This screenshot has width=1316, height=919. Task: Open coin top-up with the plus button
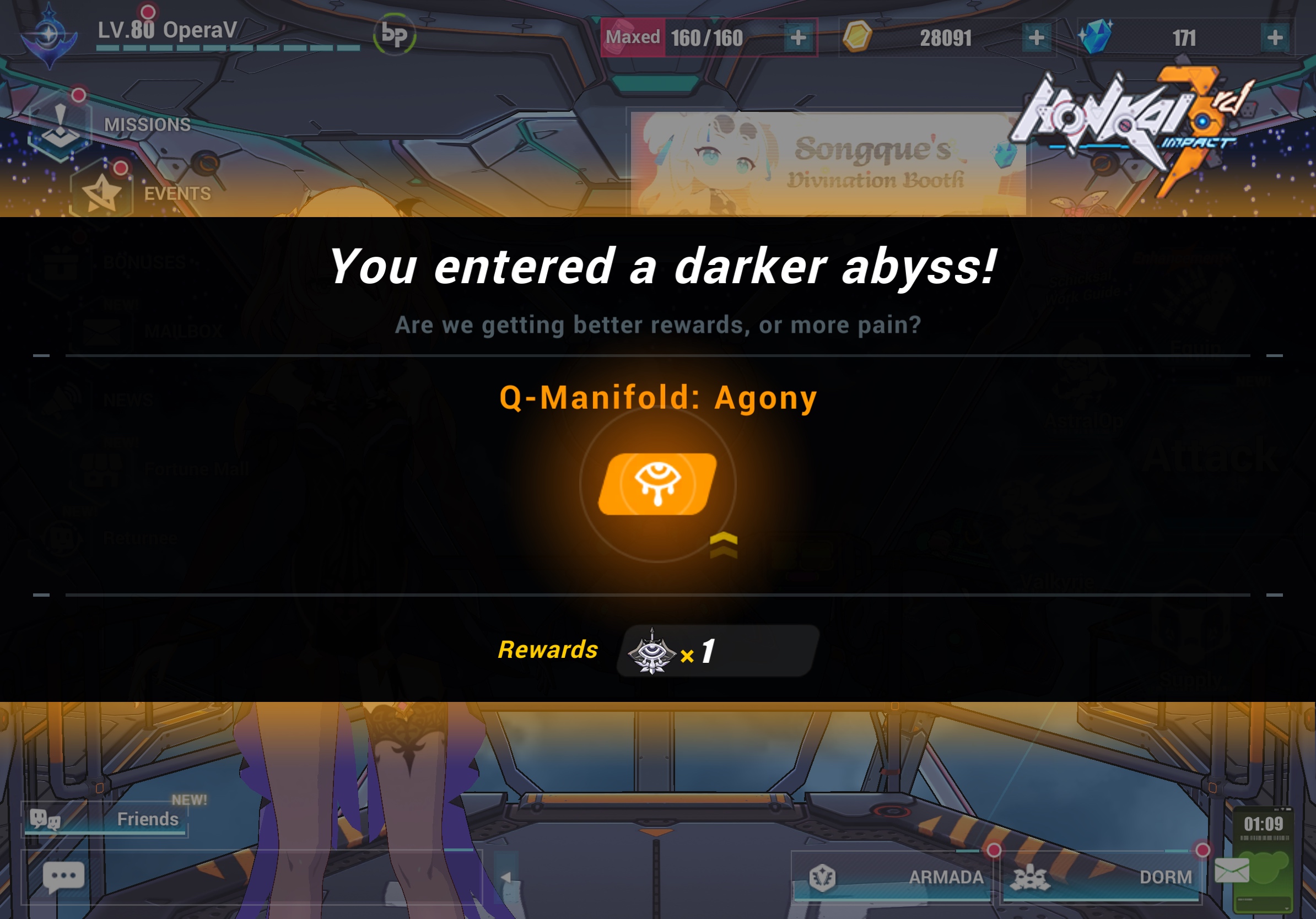(1039, 37)
